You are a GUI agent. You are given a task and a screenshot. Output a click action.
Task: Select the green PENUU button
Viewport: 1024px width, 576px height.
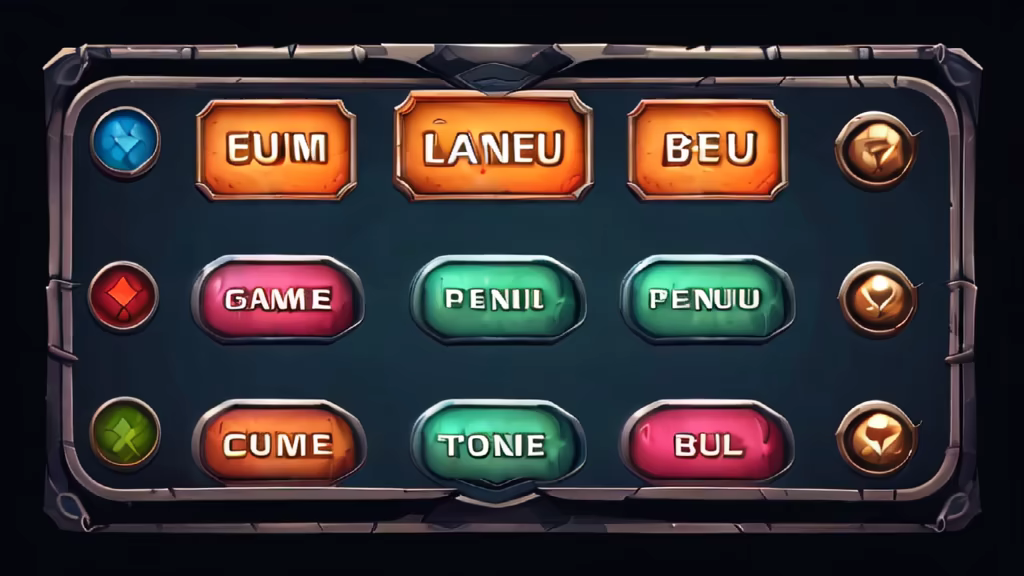tap(707, 298)
